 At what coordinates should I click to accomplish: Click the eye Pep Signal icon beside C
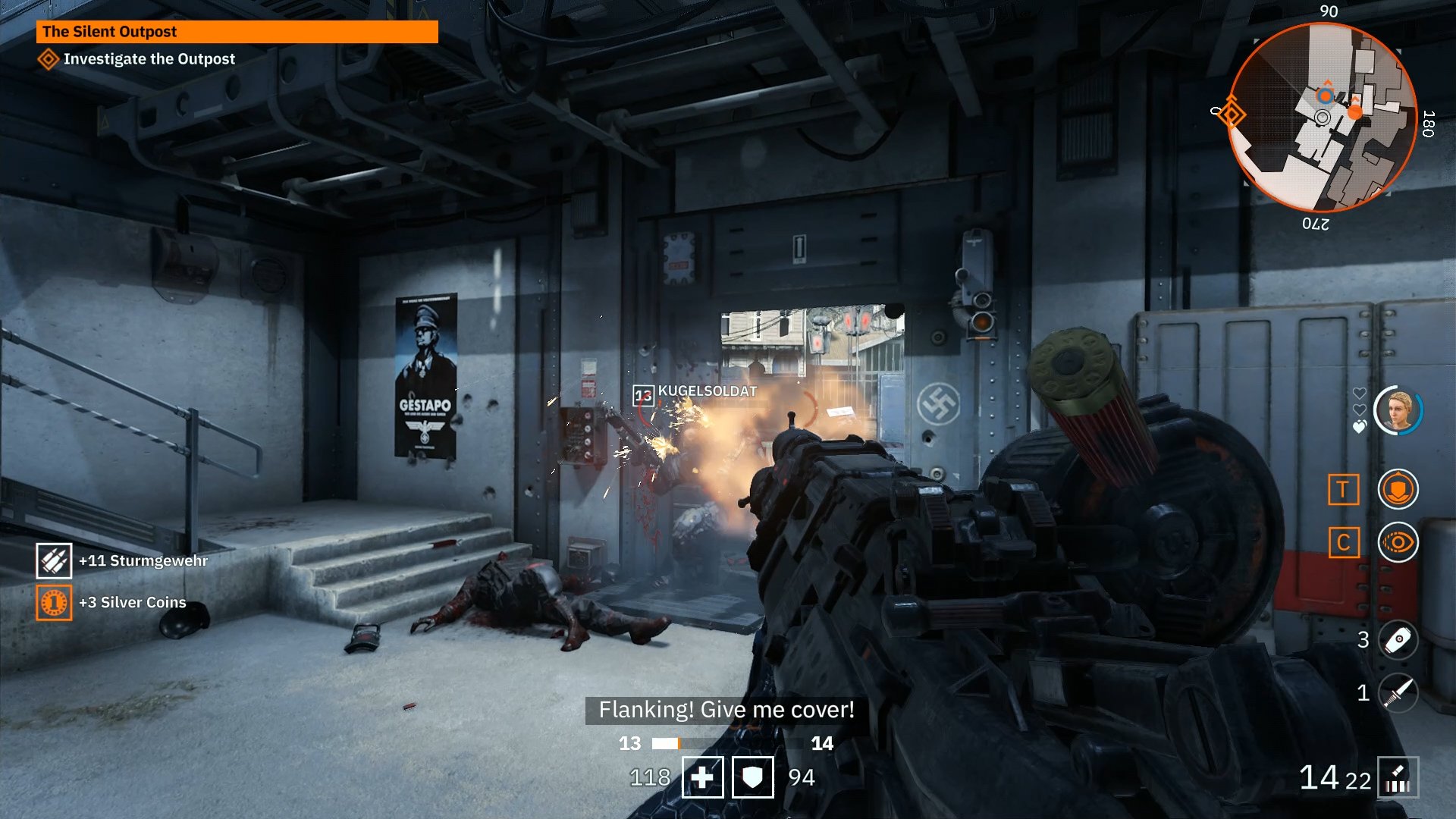[x=1398, y=543]
